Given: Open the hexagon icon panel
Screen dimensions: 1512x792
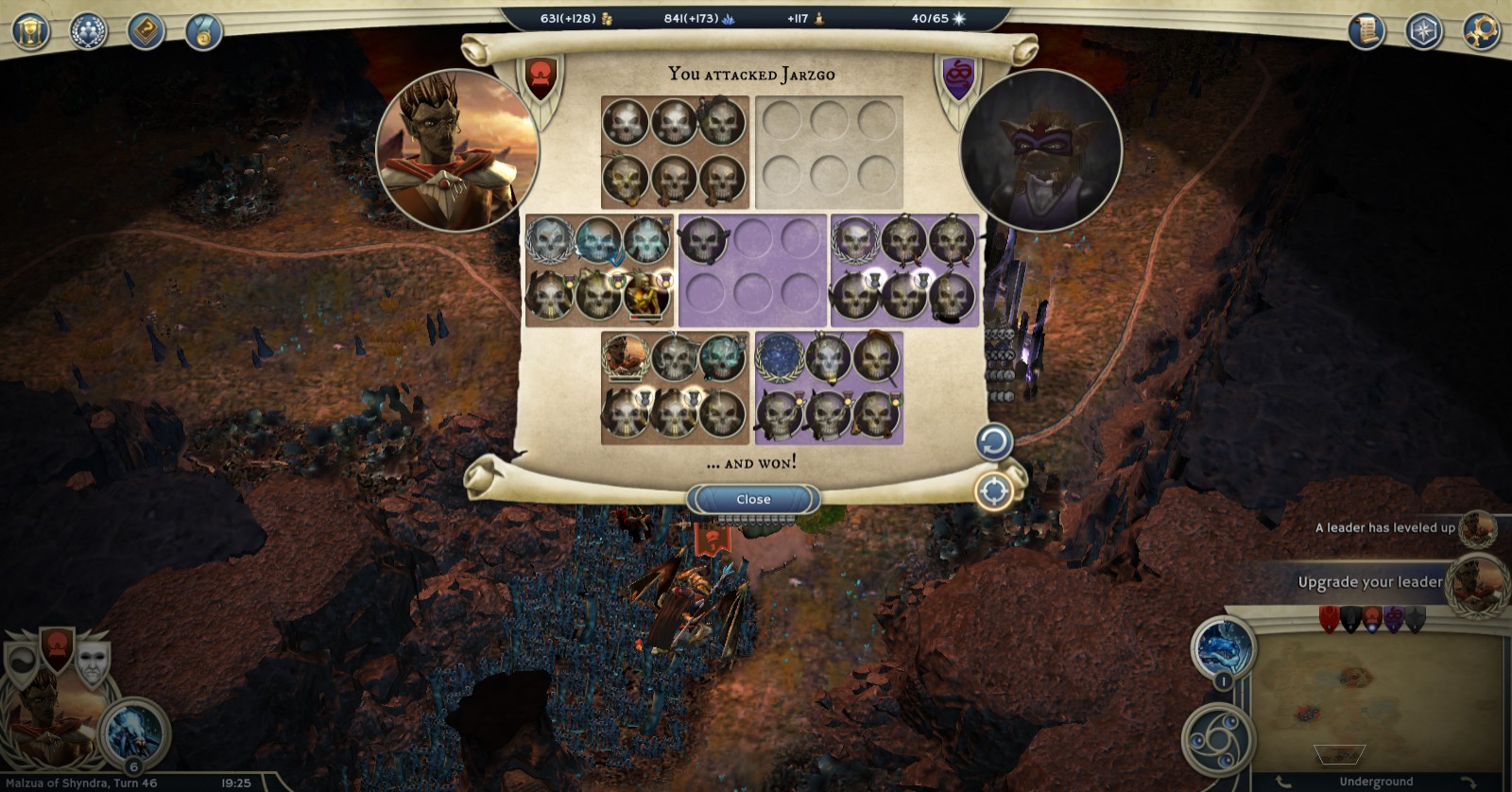Looking at the screenshot, I should [x=1423, y=31].
